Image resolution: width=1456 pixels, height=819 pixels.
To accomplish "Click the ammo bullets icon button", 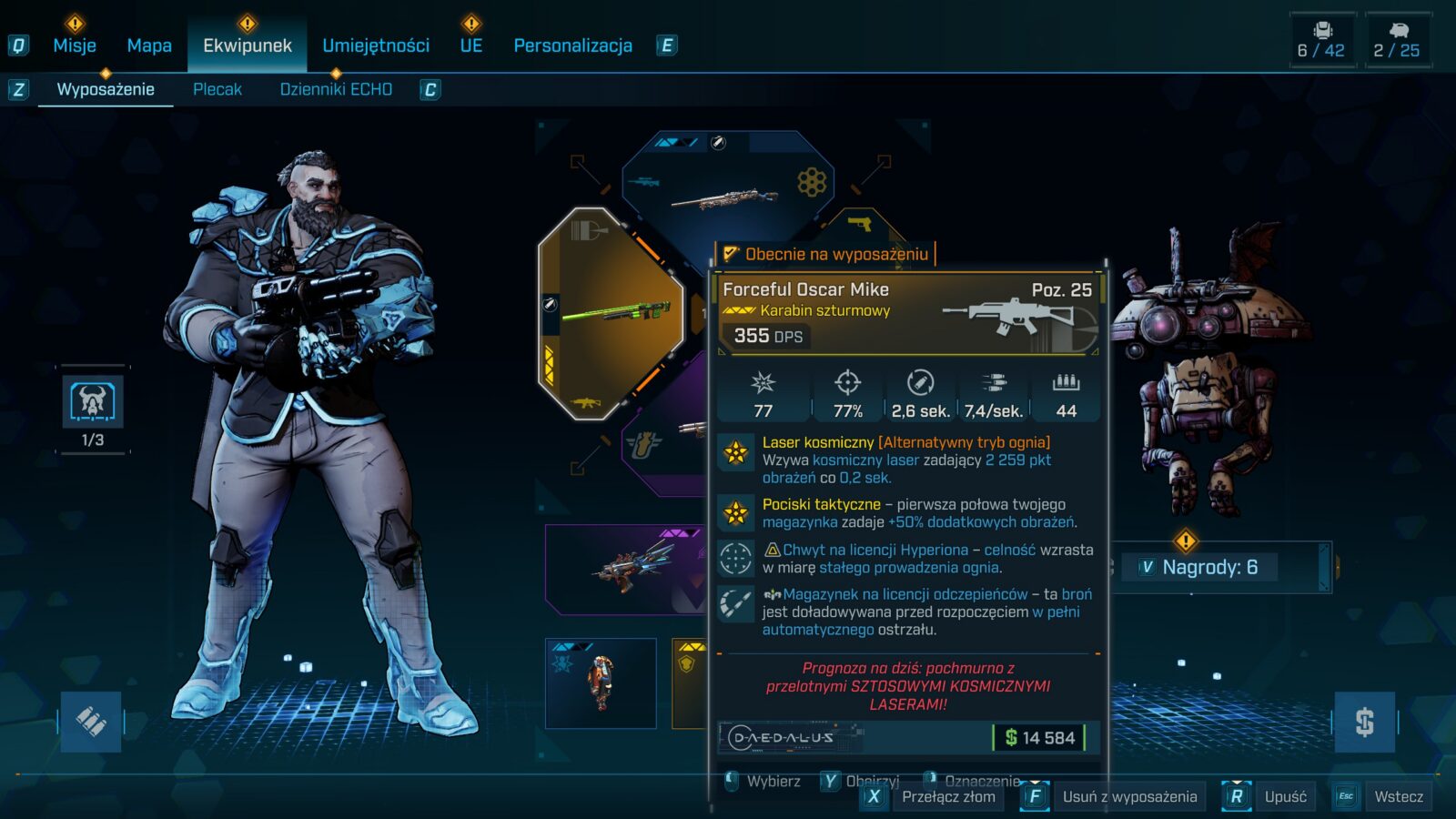I will point(91,722).
